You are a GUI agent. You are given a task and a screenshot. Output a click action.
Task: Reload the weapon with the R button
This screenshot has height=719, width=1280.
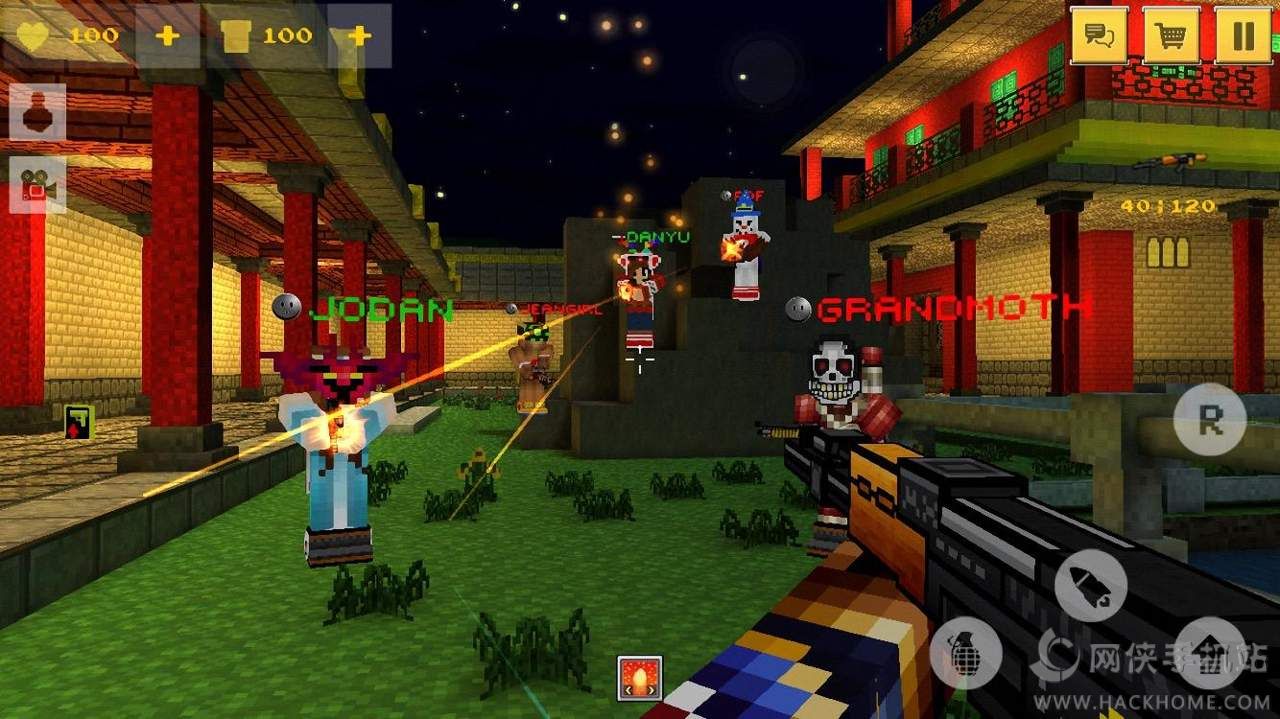[1210, 420]
